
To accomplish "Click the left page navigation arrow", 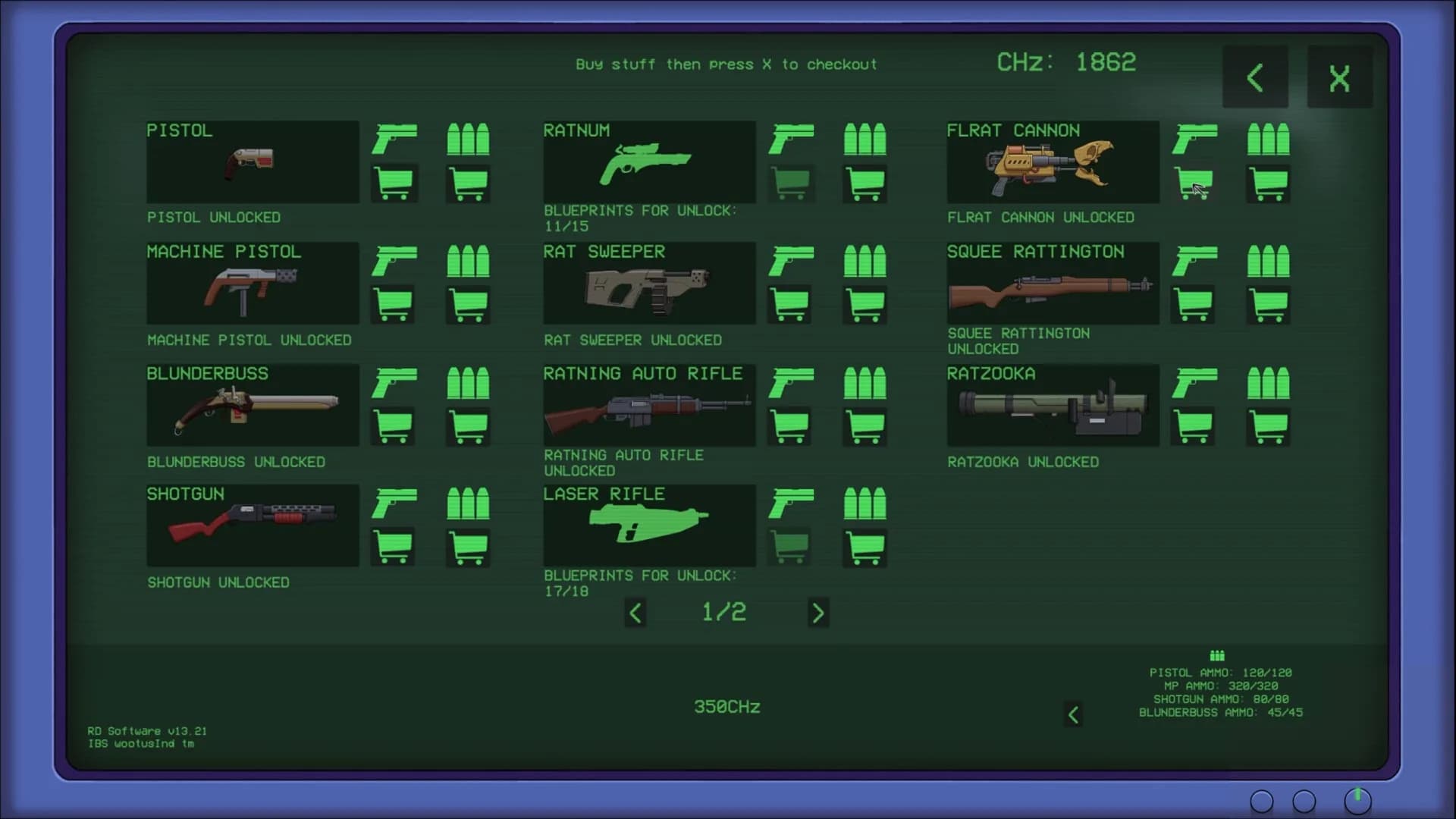I will [x=635, y=613].
